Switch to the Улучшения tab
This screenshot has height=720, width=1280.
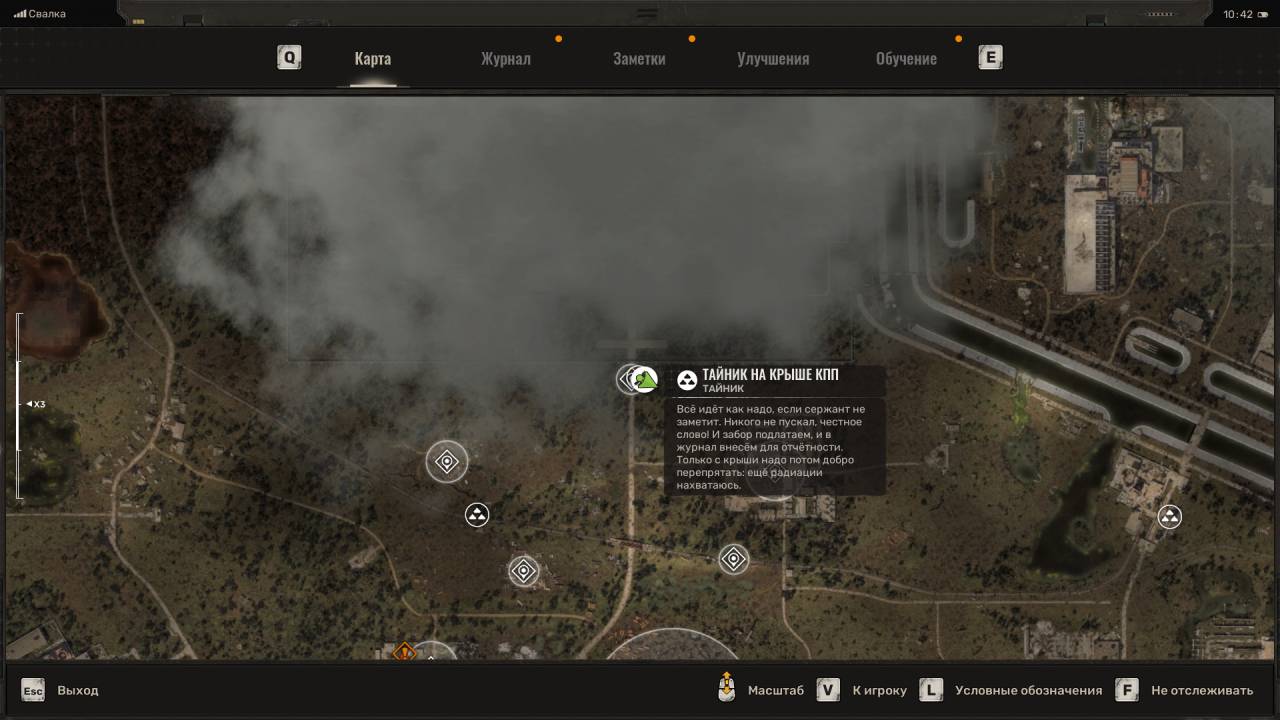click(773, 58)
